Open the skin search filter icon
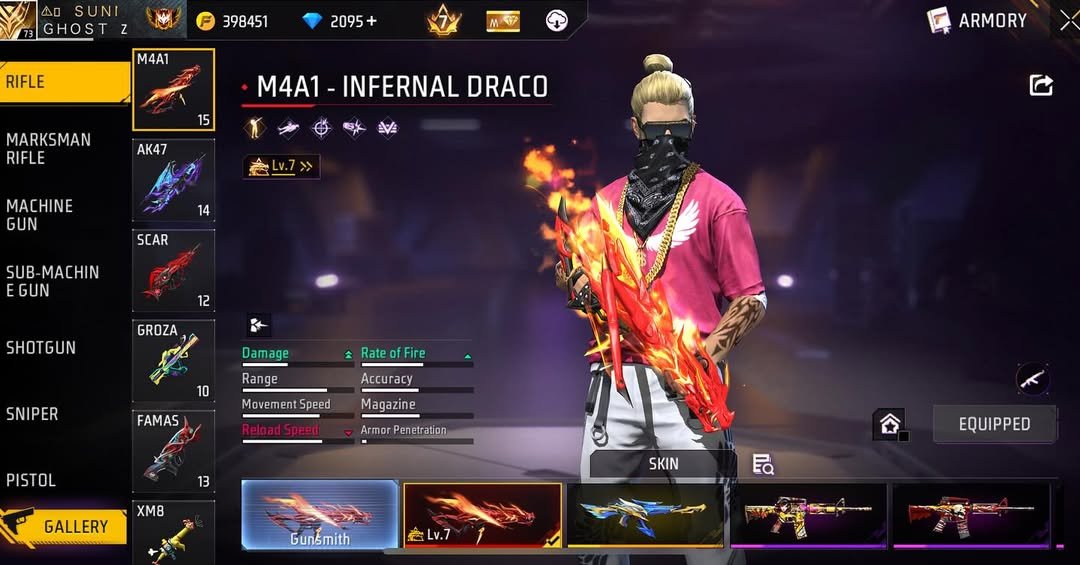This screenshot has width=1080, height=565. tap(763, 464)
